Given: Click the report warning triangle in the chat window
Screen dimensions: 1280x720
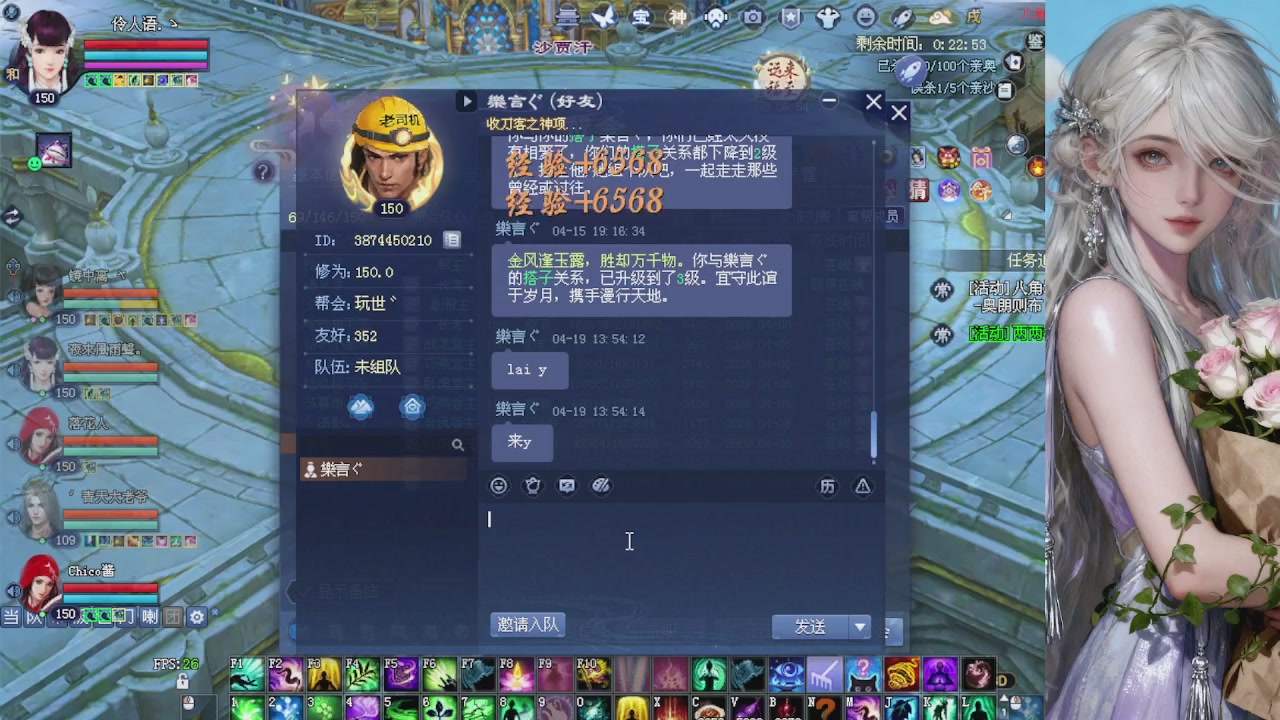Looking at the screenshot, I should [x=862, y=486].
